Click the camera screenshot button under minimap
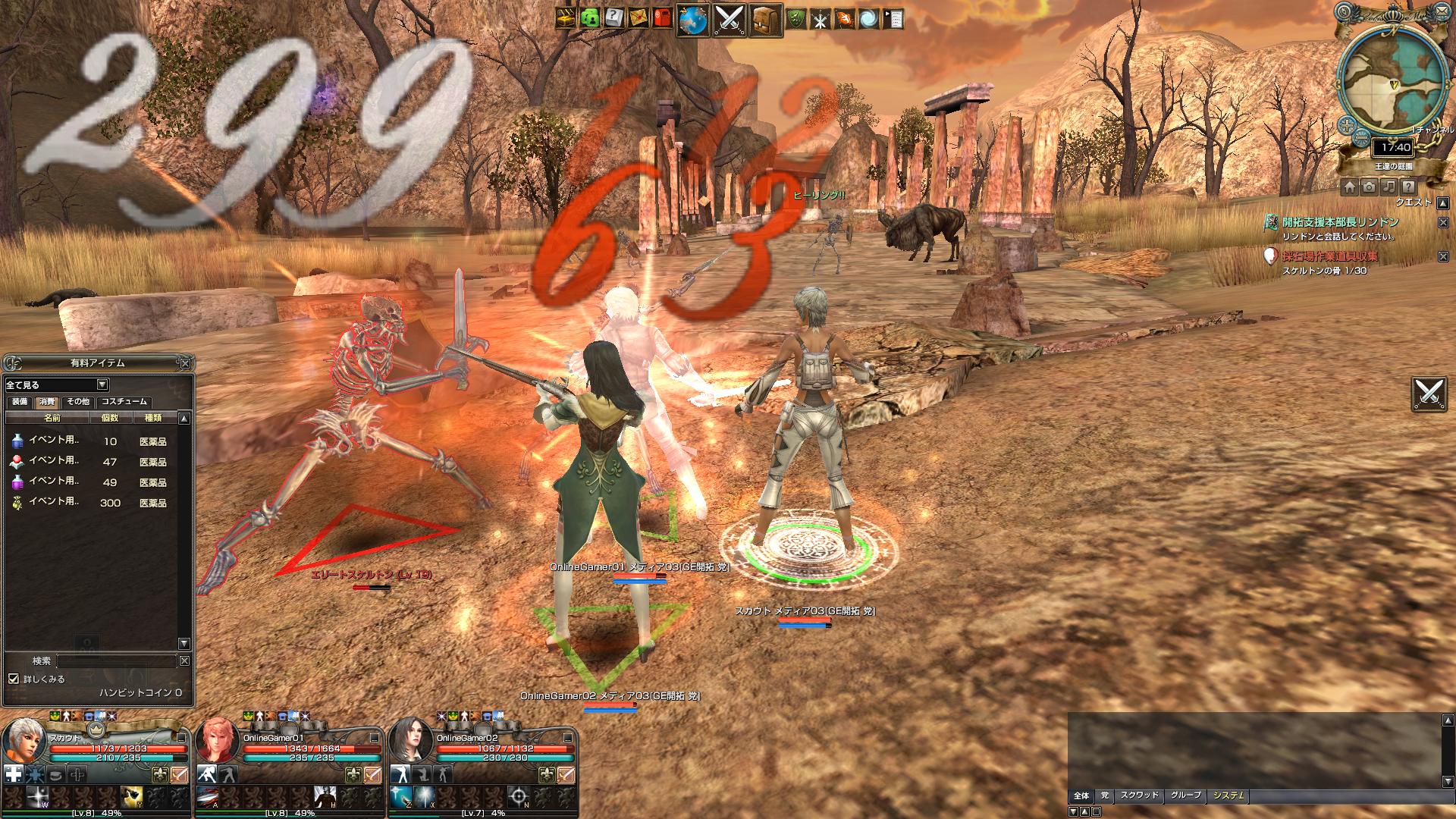The height and width of the screenshot is (819, 1456). (x=1369, y=187)
